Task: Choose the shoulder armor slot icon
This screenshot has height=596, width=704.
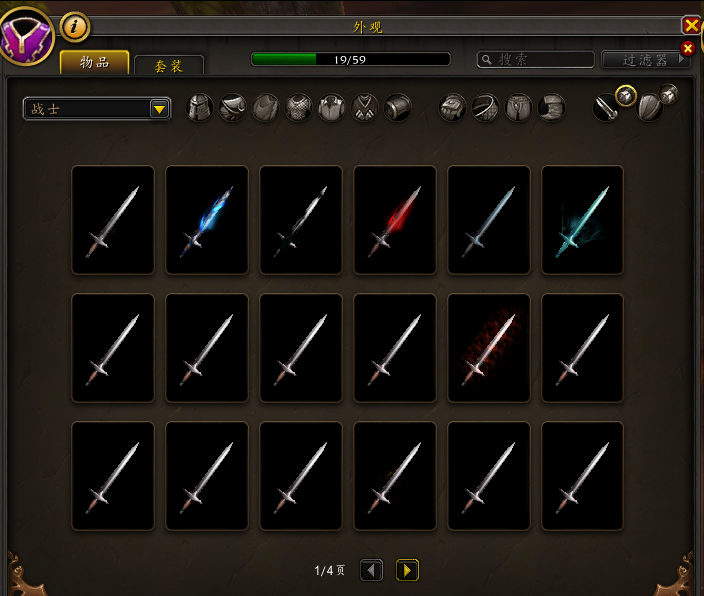Action: click(233, 108)
